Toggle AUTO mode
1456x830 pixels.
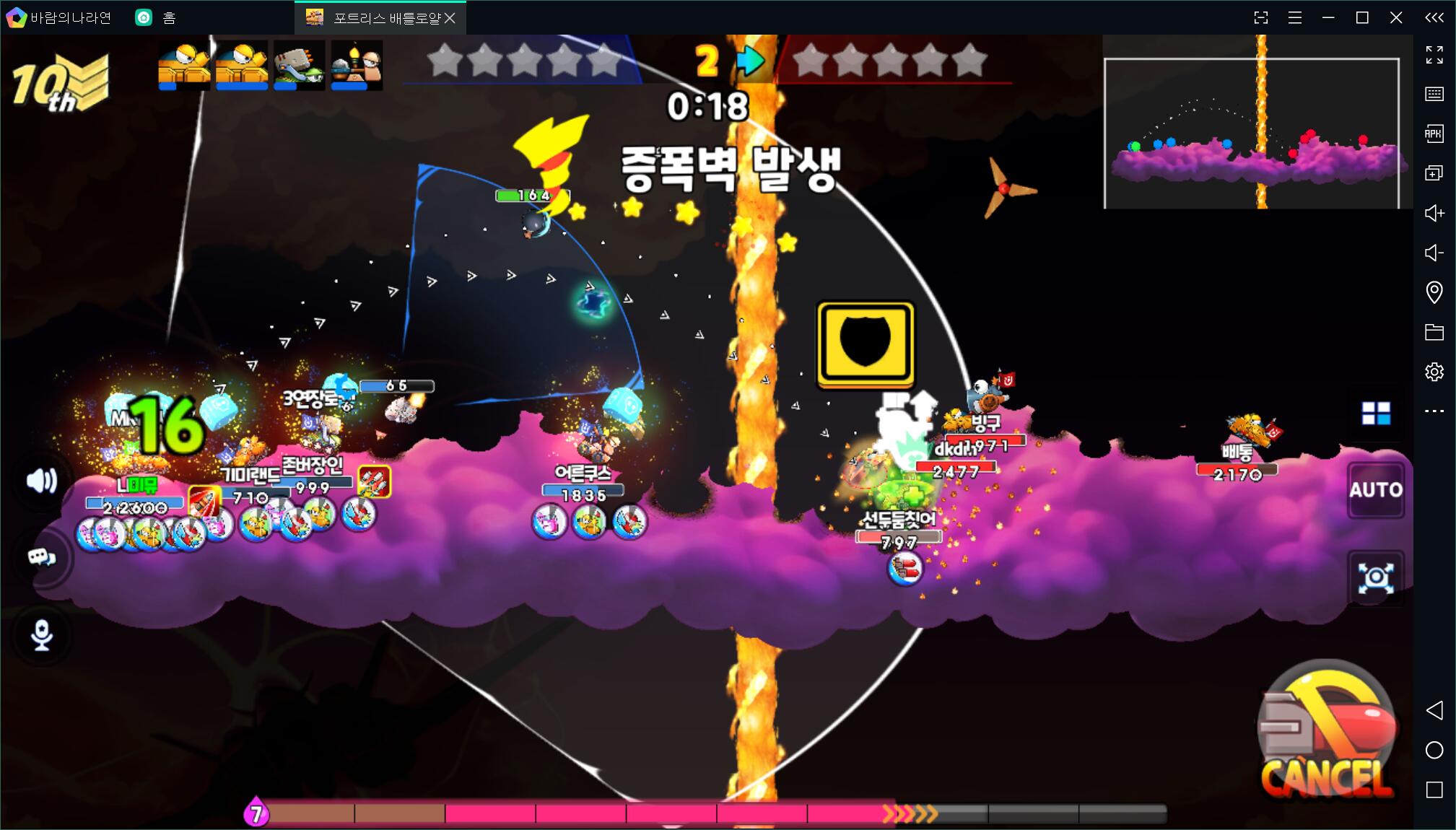(1376, 490)
